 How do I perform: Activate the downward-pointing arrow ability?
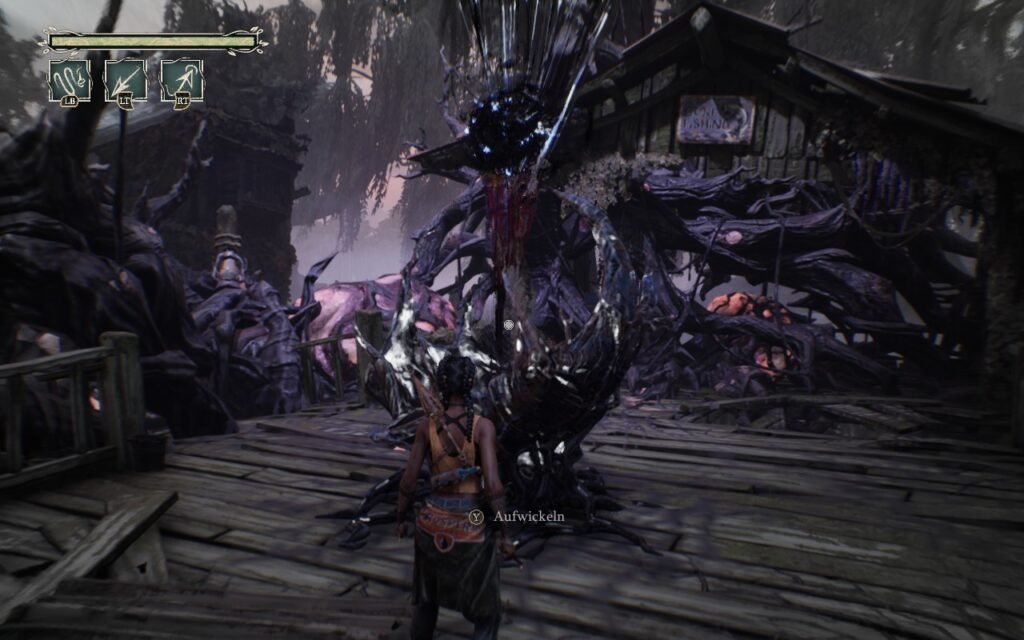[126, 80]
